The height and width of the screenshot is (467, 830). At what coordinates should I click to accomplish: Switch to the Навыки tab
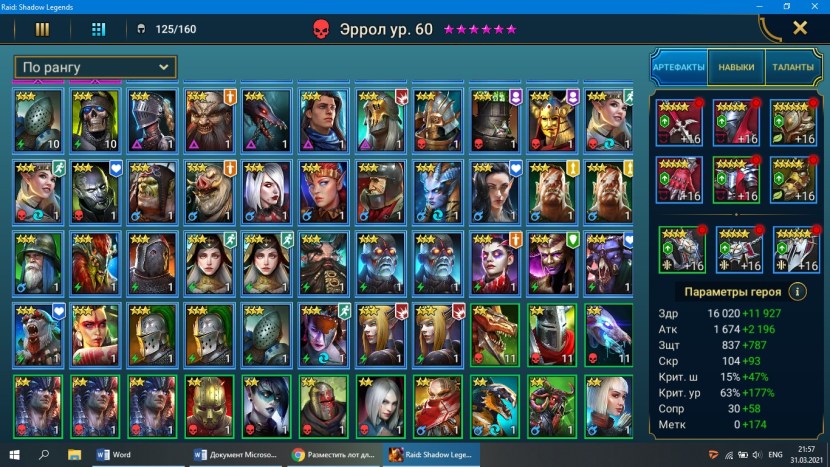(735, 66)
